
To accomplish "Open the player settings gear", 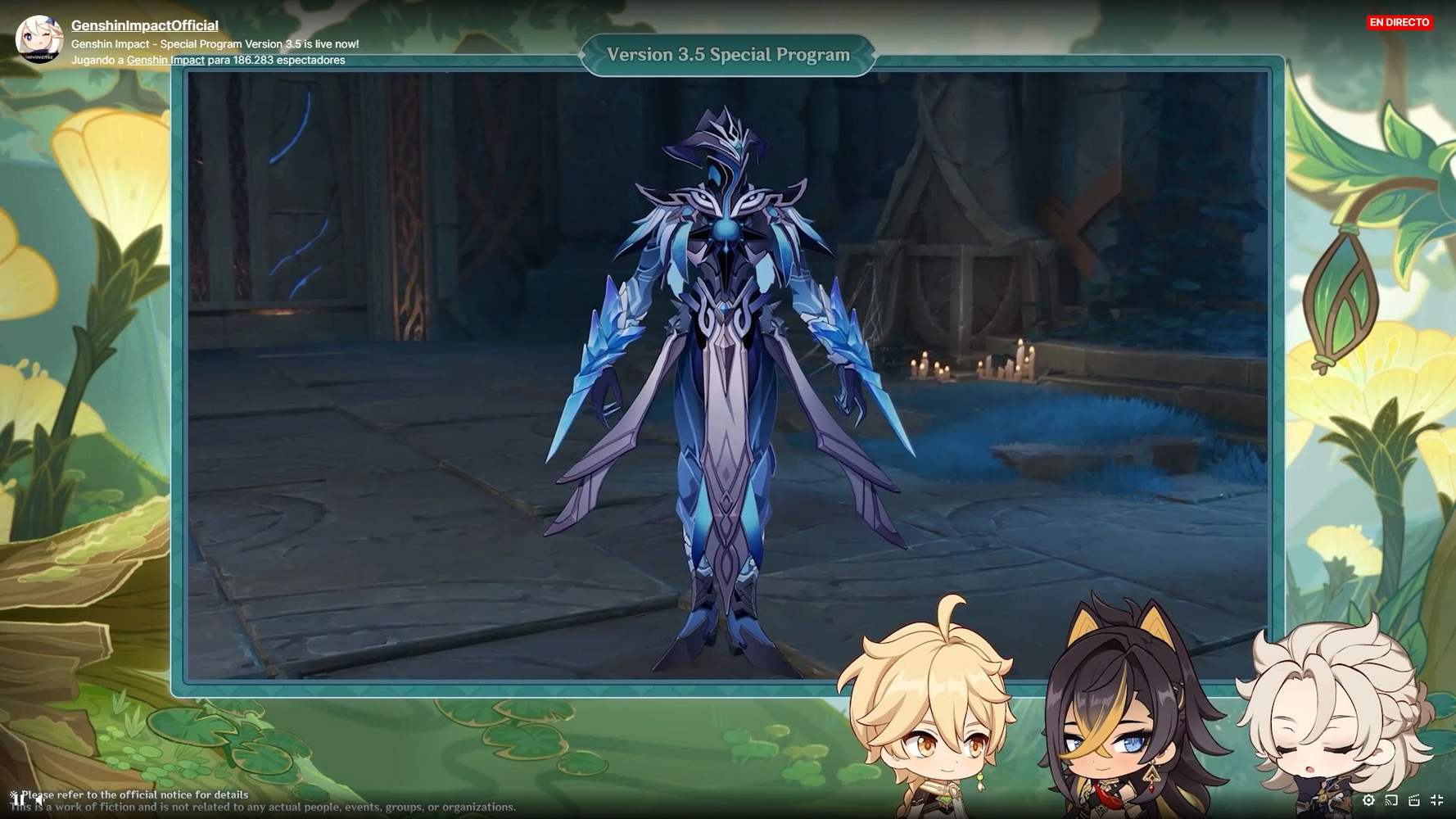I will coord(1368,800).
